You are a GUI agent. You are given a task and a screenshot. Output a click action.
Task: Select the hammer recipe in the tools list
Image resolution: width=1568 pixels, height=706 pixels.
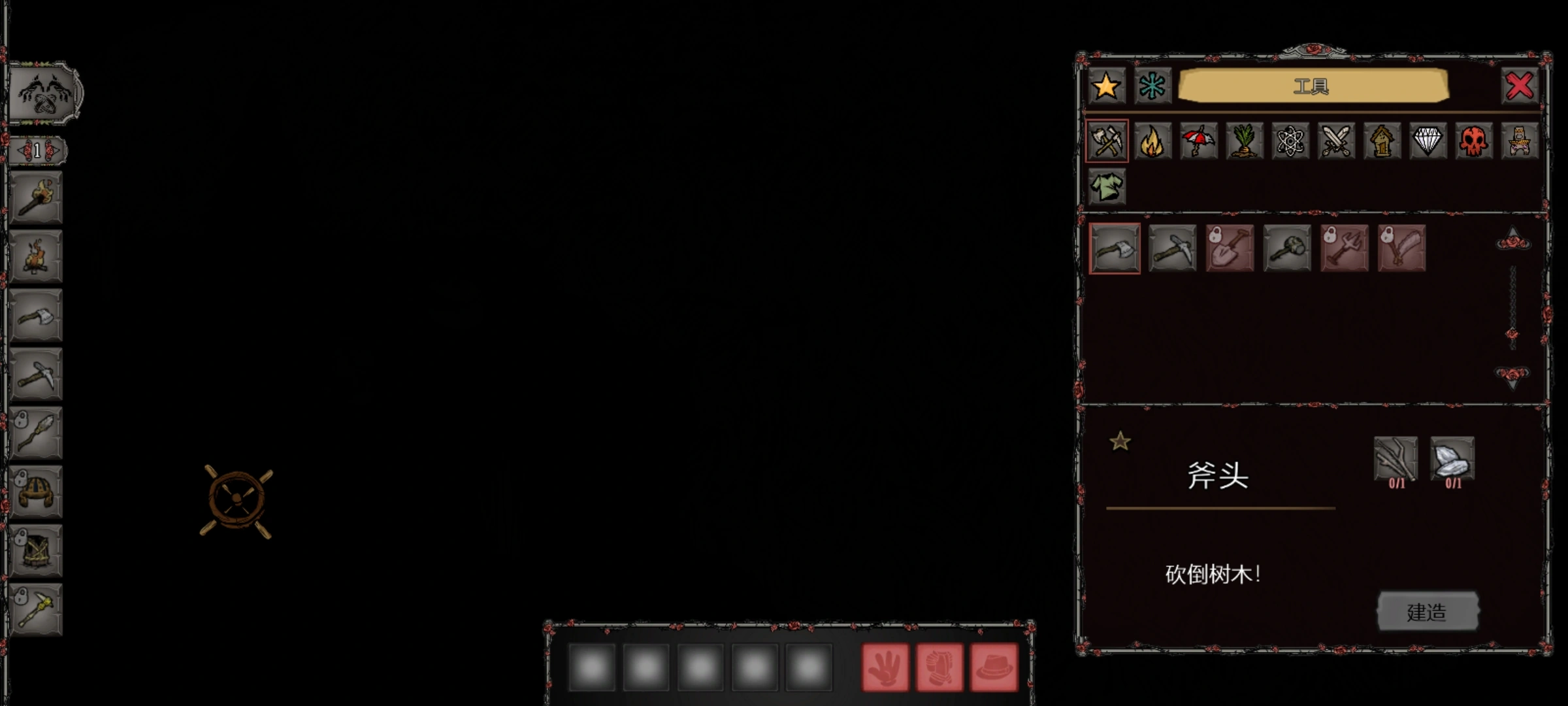pyautogui.click(x=1287, y=248)
